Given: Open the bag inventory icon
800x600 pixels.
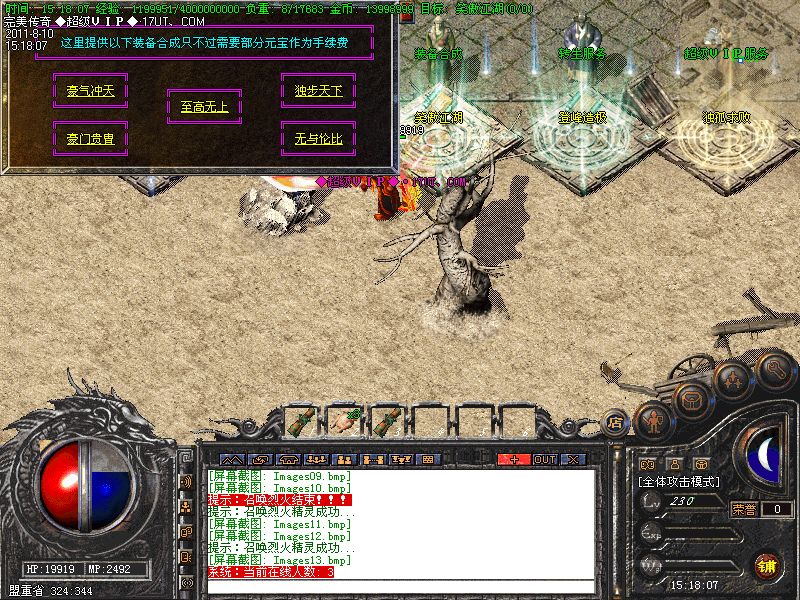Looking at the screenshot, I should pyautogui.click(x=691, y=399).
